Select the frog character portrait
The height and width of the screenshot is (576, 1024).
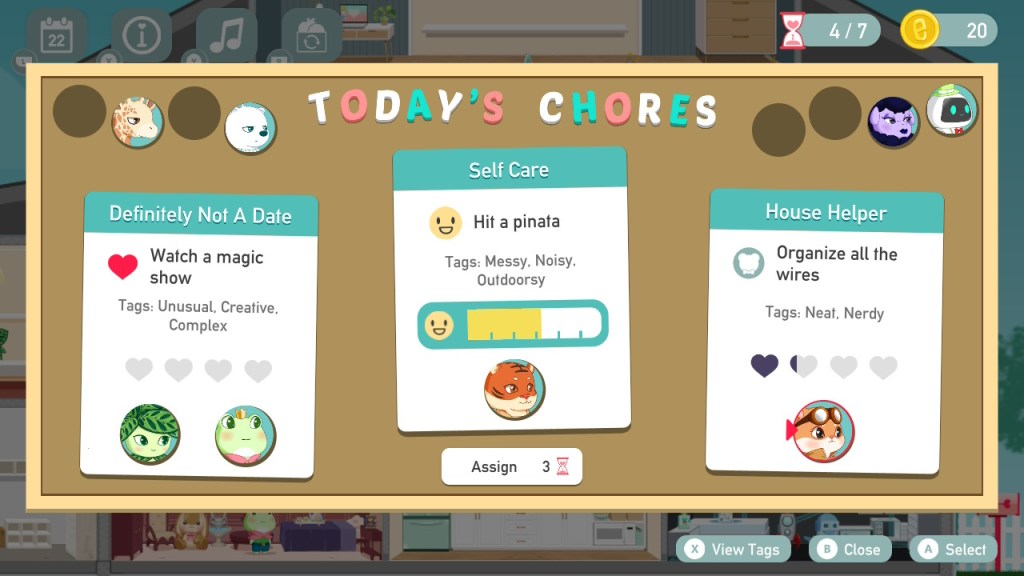245,435
